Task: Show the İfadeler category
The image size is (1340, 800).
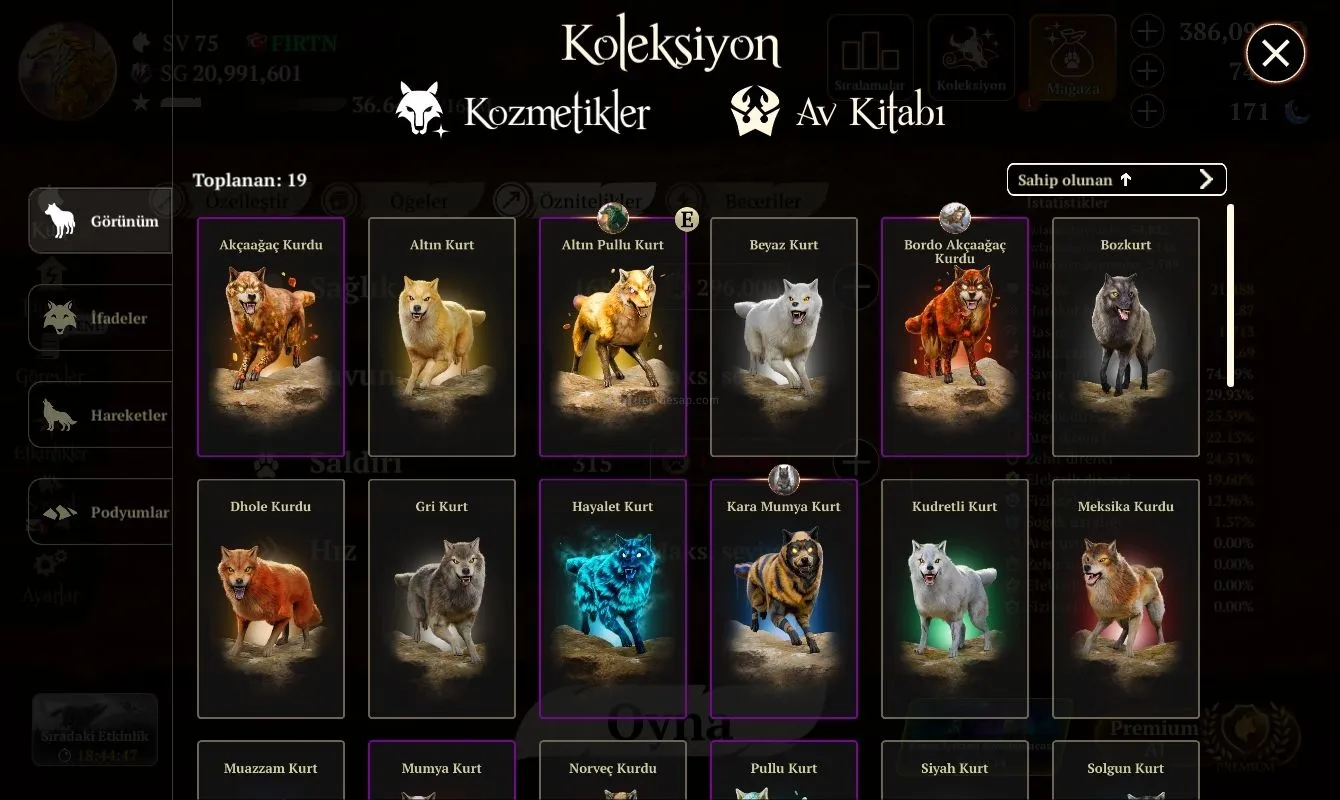Action: coord(100,318)
